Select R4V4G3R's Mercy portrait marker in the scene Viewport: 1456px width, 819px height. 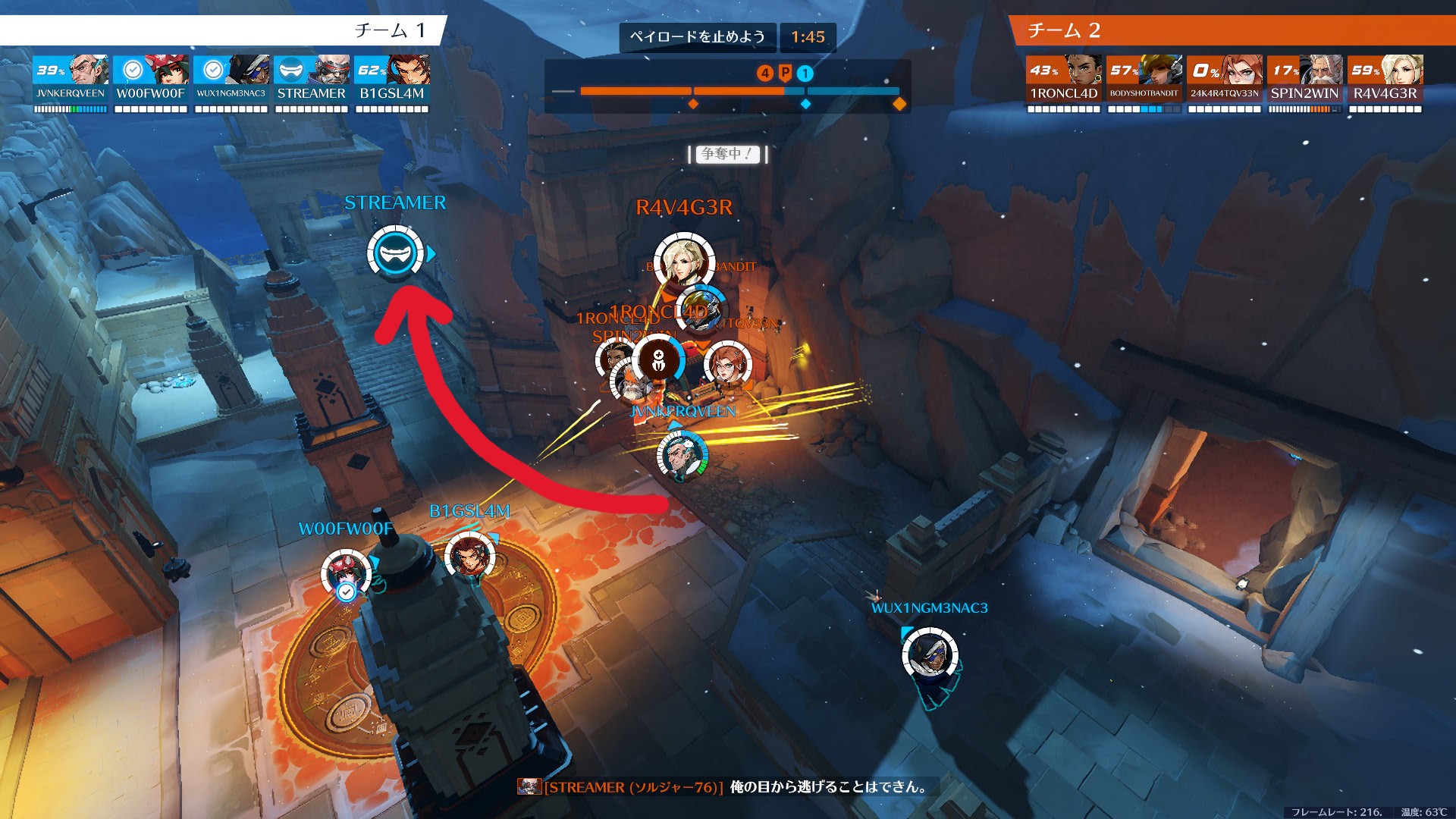pos(683,262)
